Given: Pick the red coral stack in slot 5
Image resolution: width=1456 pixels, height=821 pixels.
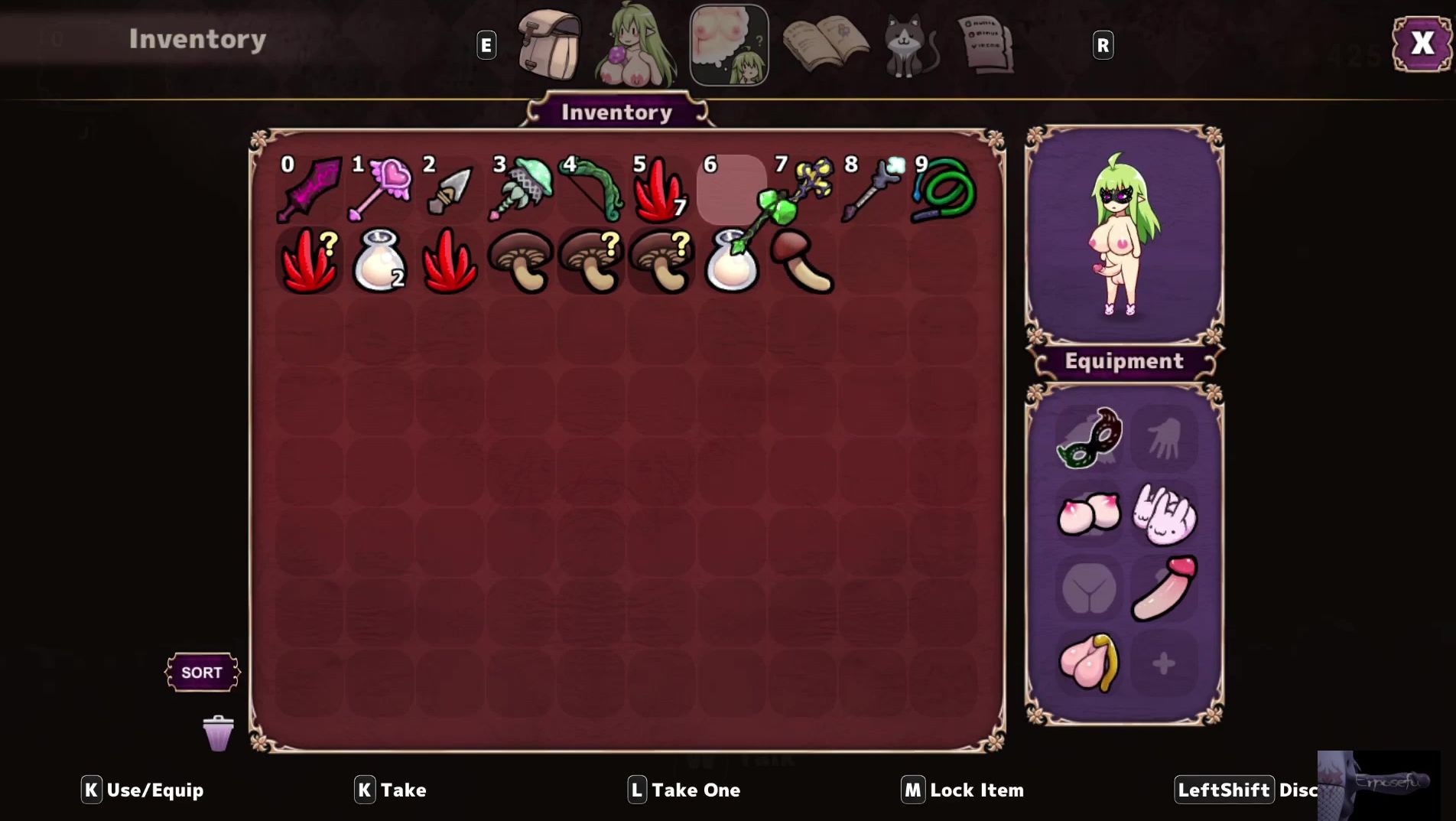Looking at the screenshot, I should [661, 189].
